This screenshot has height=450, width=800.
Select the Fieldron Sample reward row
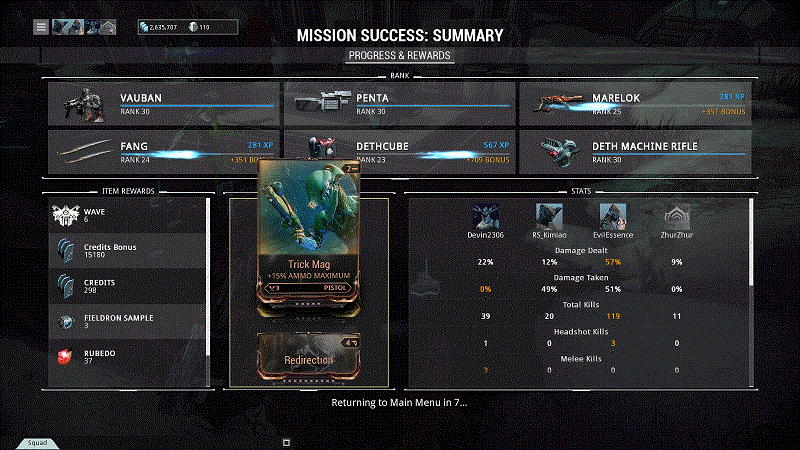[x=128, y=320]
